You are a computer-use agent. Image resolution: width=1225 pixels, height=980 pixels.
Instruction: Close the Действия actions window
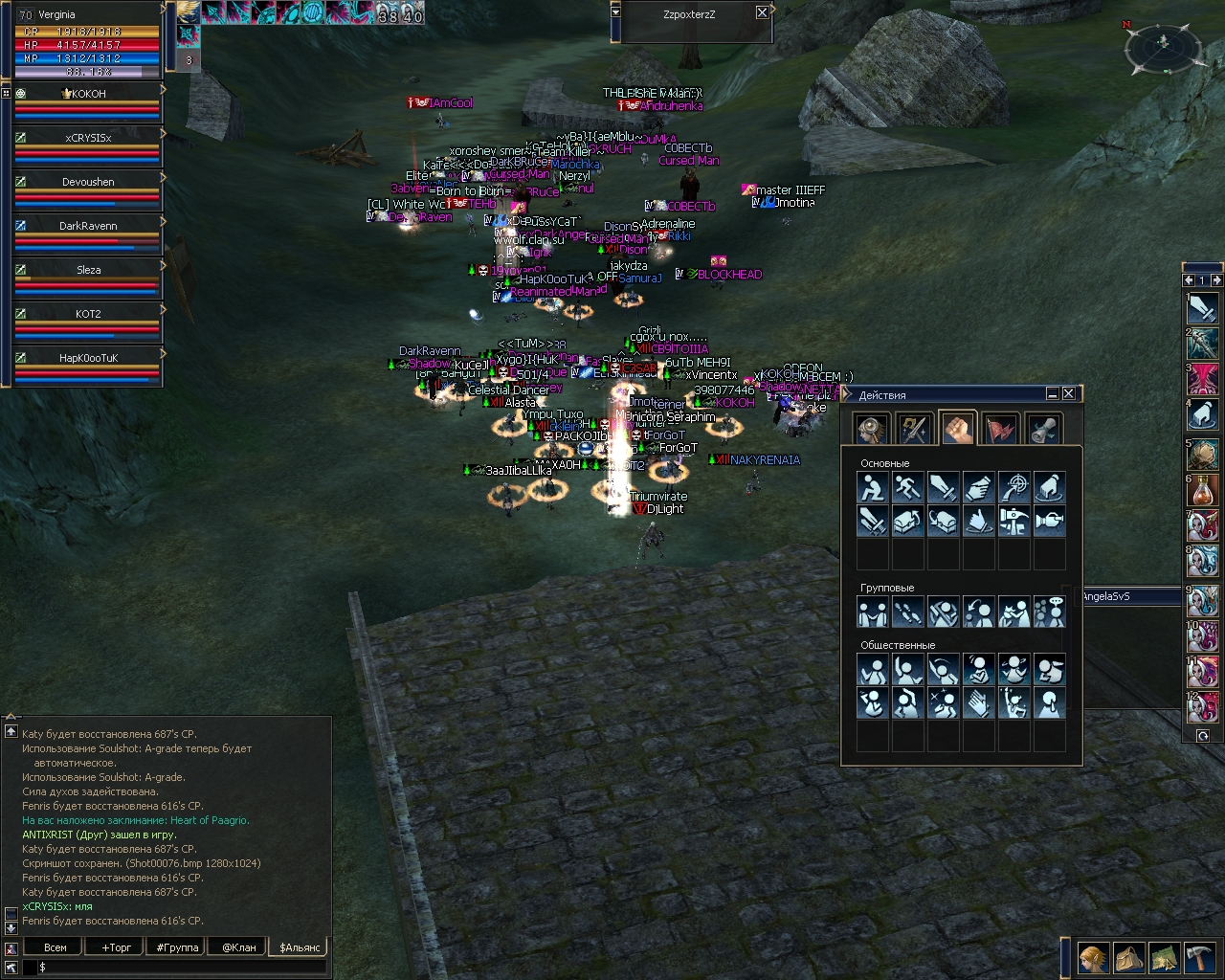click(1068, 393)
